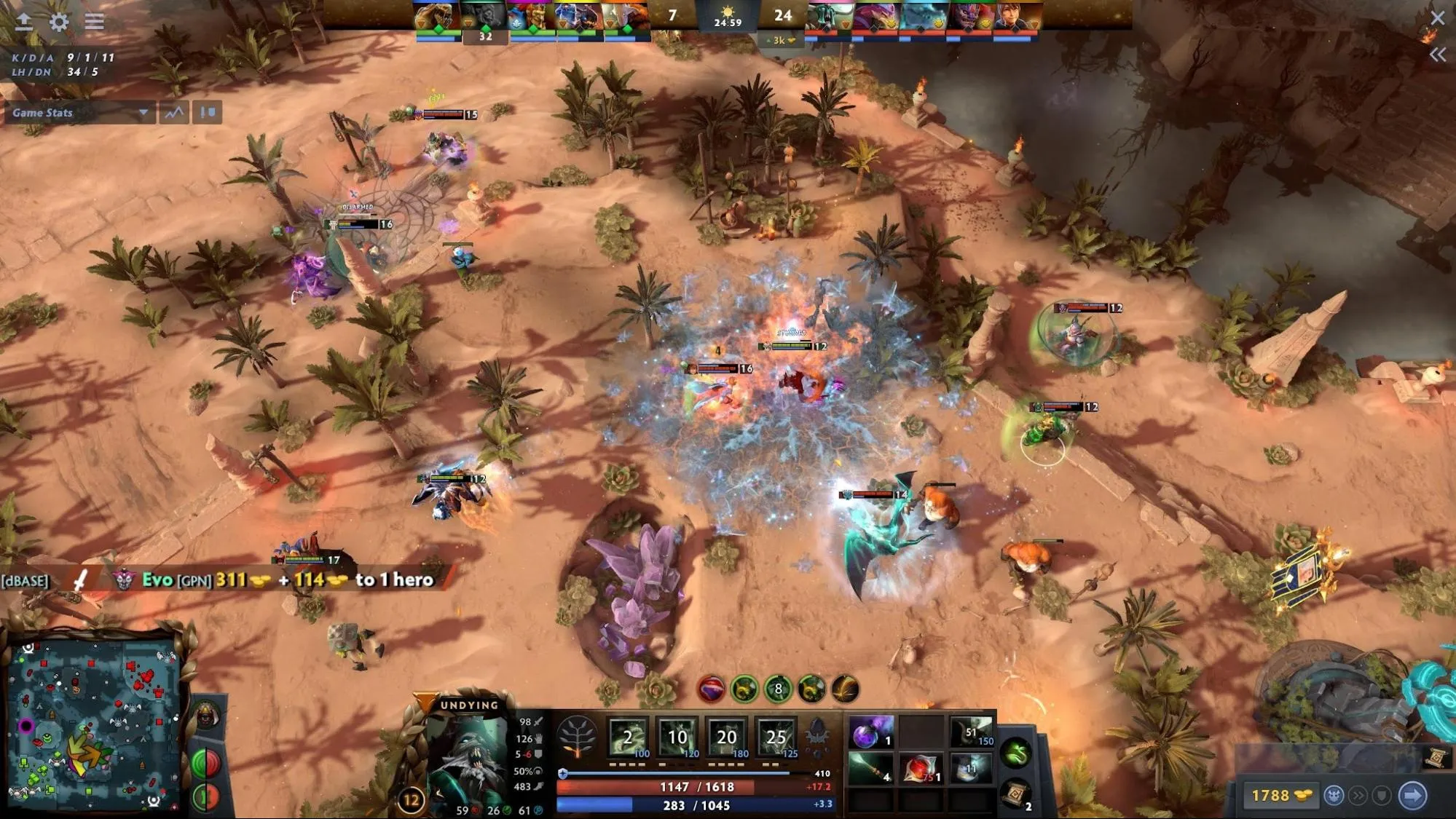The image size is (1456, 819).
Task: Toggle the courier stats display button
Action: point(207,113)
